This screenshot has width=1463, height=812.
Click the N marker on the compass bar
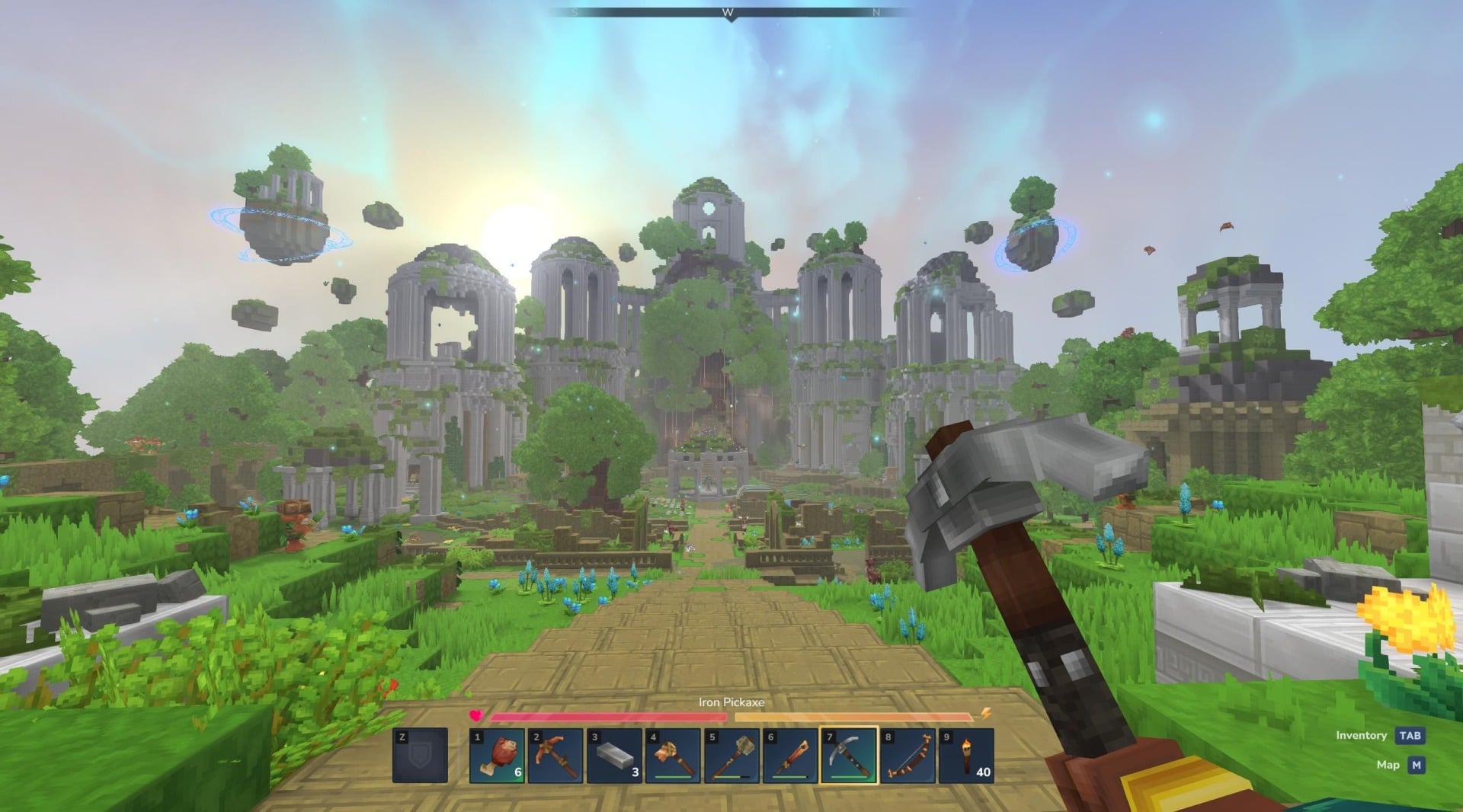tap(876, 11)
